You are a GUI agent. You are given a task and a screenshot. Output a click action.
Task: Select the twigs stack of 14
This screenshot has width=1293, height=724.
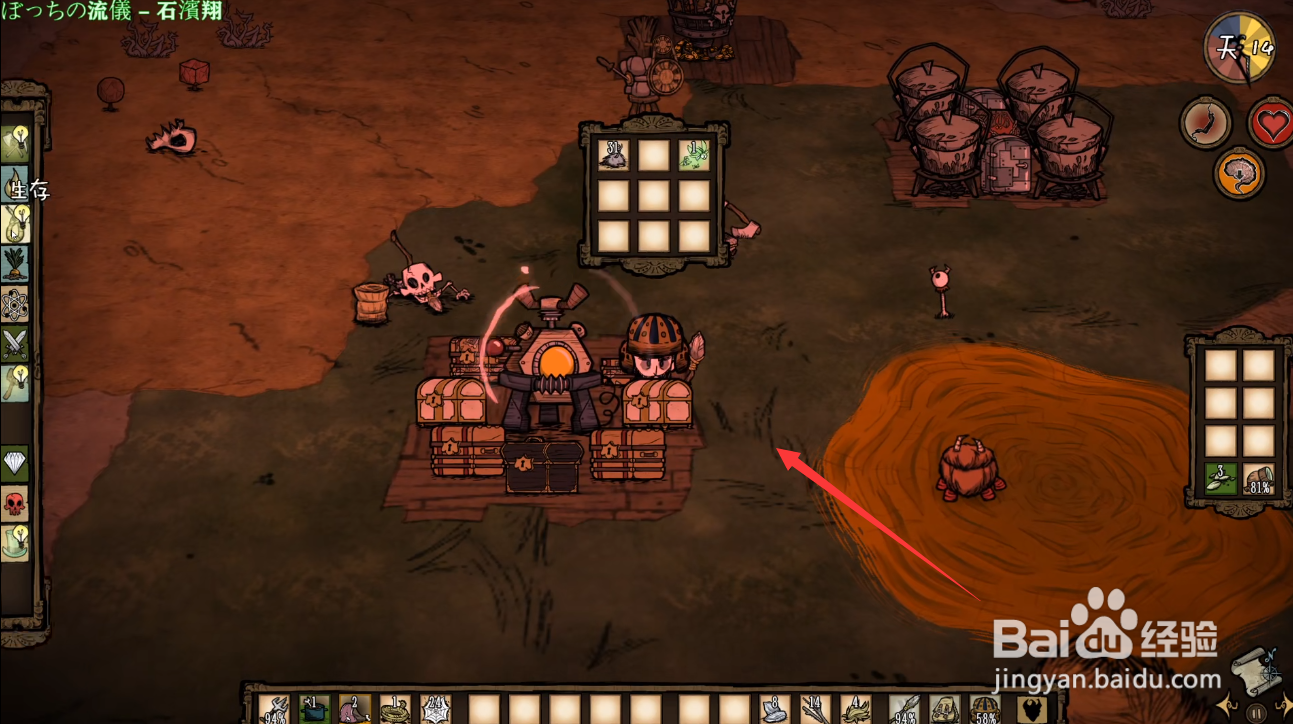tap(815, 709)
